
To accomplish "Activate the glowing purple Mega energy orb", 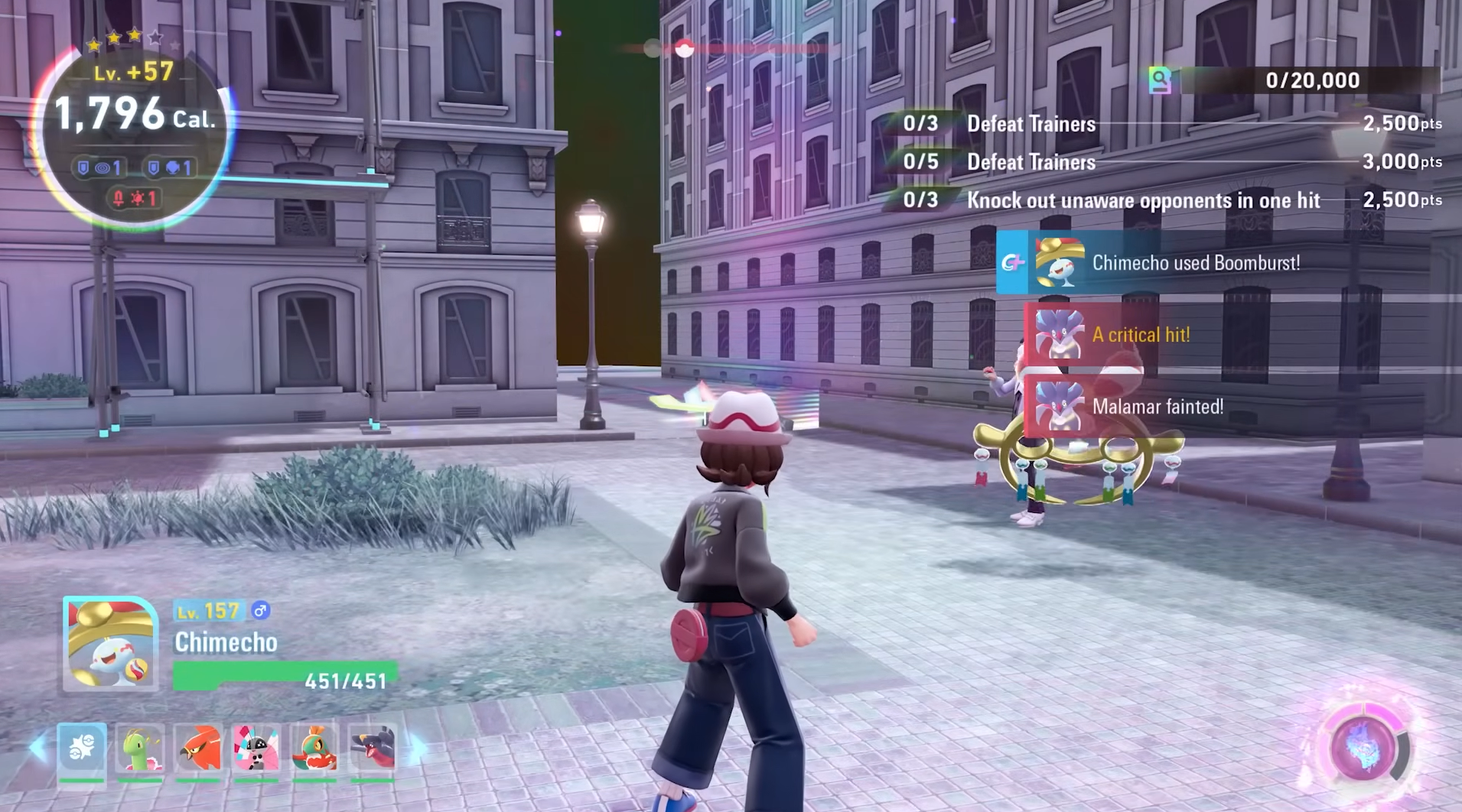I will pos(1363,746).
